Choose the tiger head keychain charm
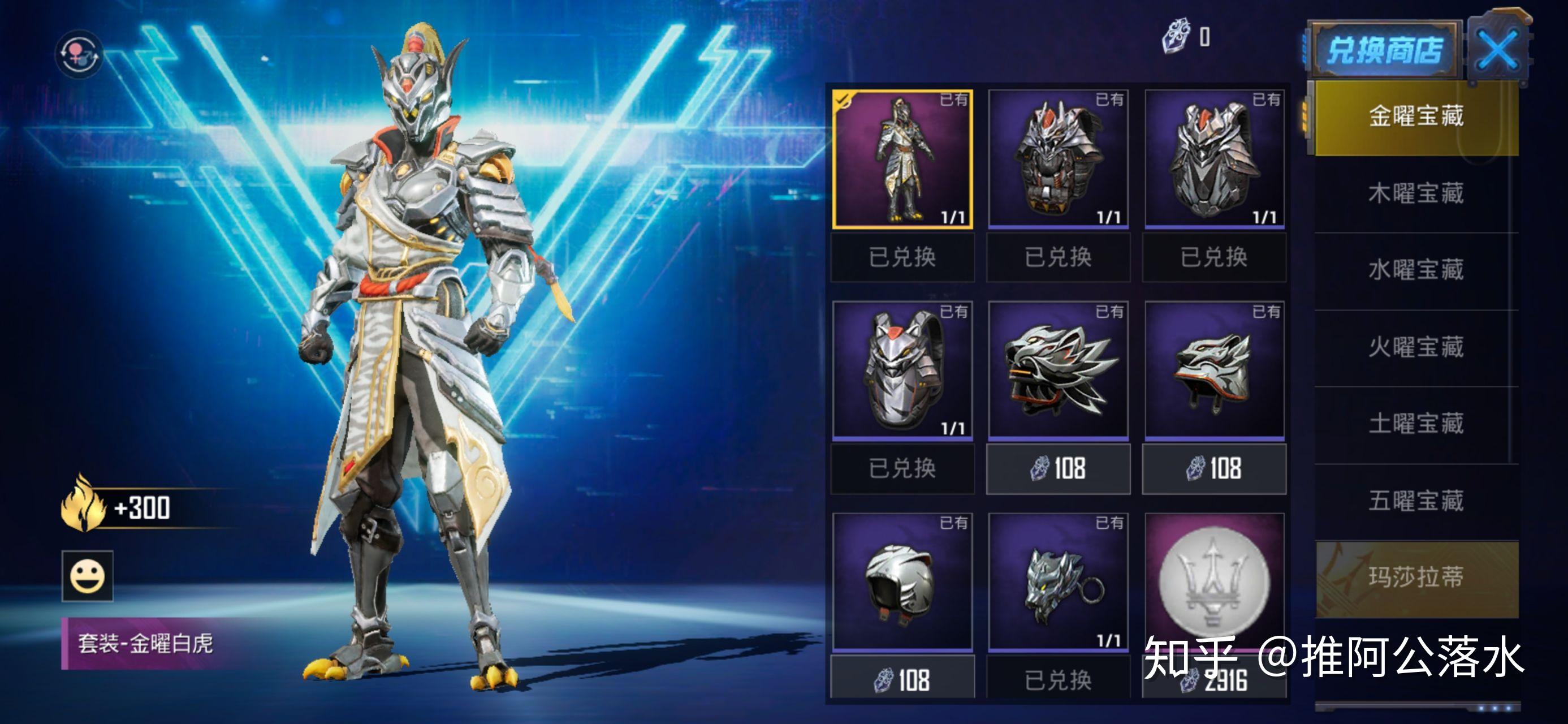This screenshot has height=724, width=1568. (1058, 581)
